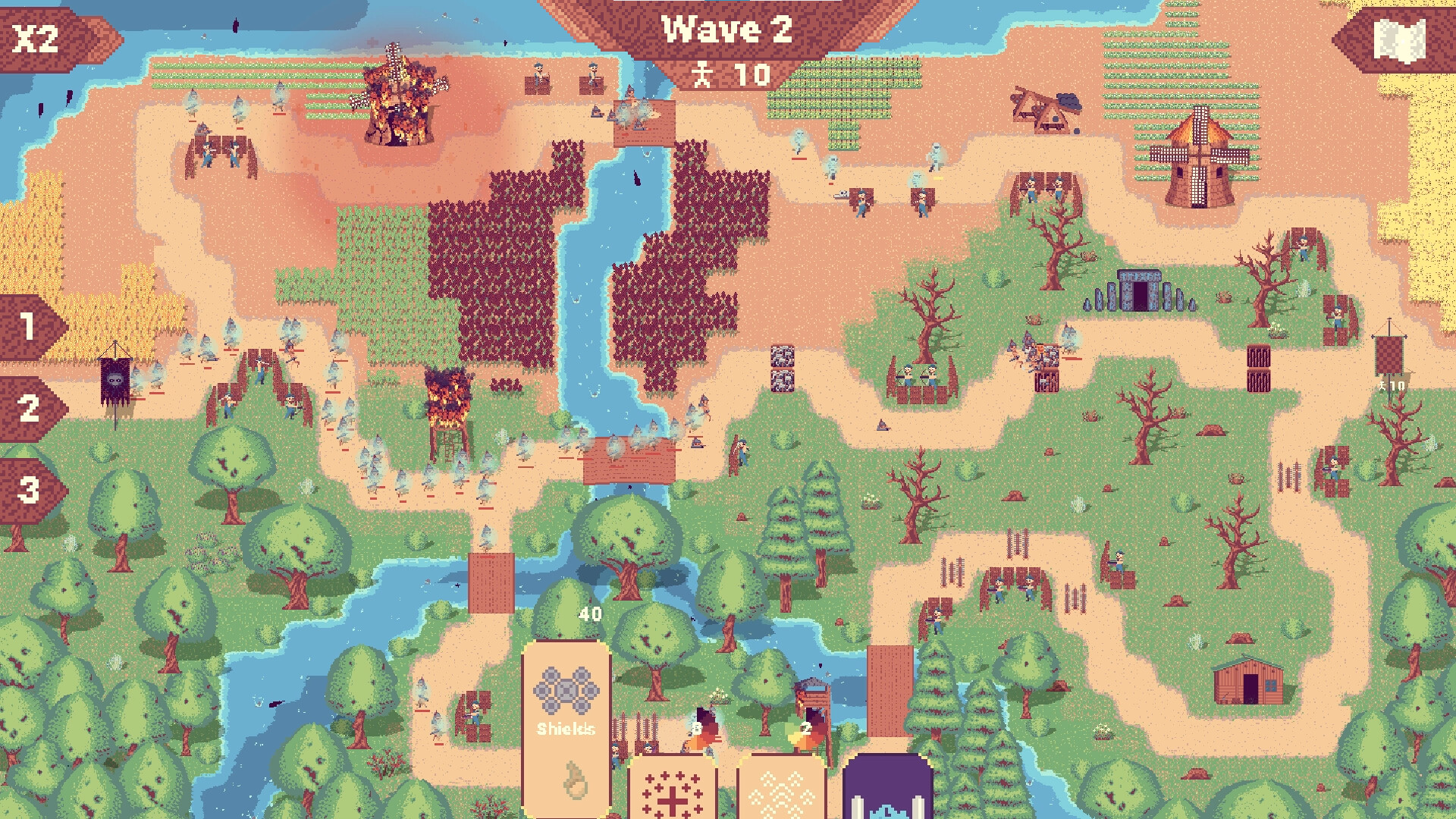Image resolution: width=1456 pixels, height=819 pixels.
Task: Click the Shields label text
Action: (x=567, y=730)
